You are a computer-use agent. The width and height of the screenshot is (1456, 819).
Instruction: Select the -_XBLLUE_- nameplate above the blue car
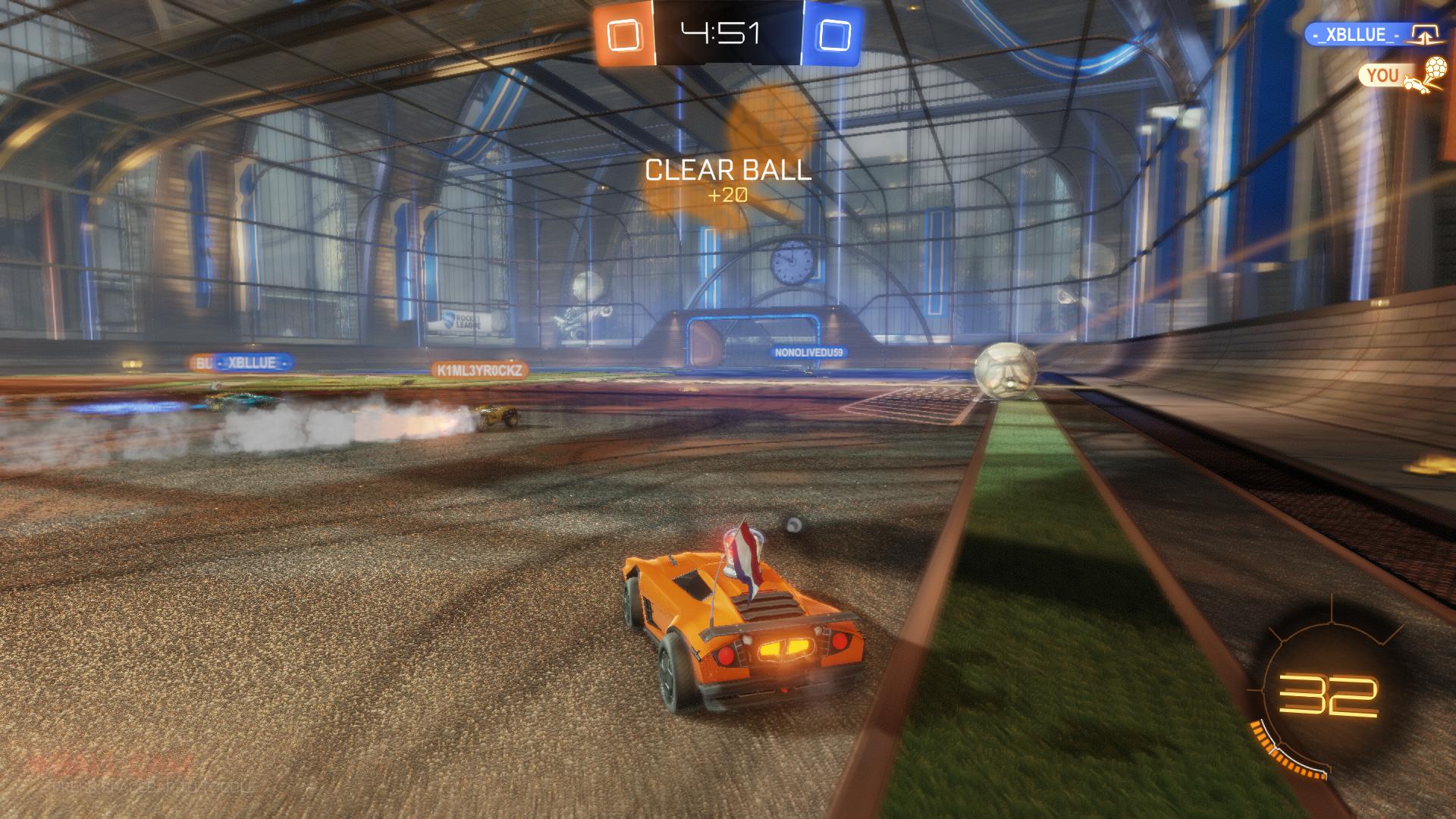[x=253, y=363]
